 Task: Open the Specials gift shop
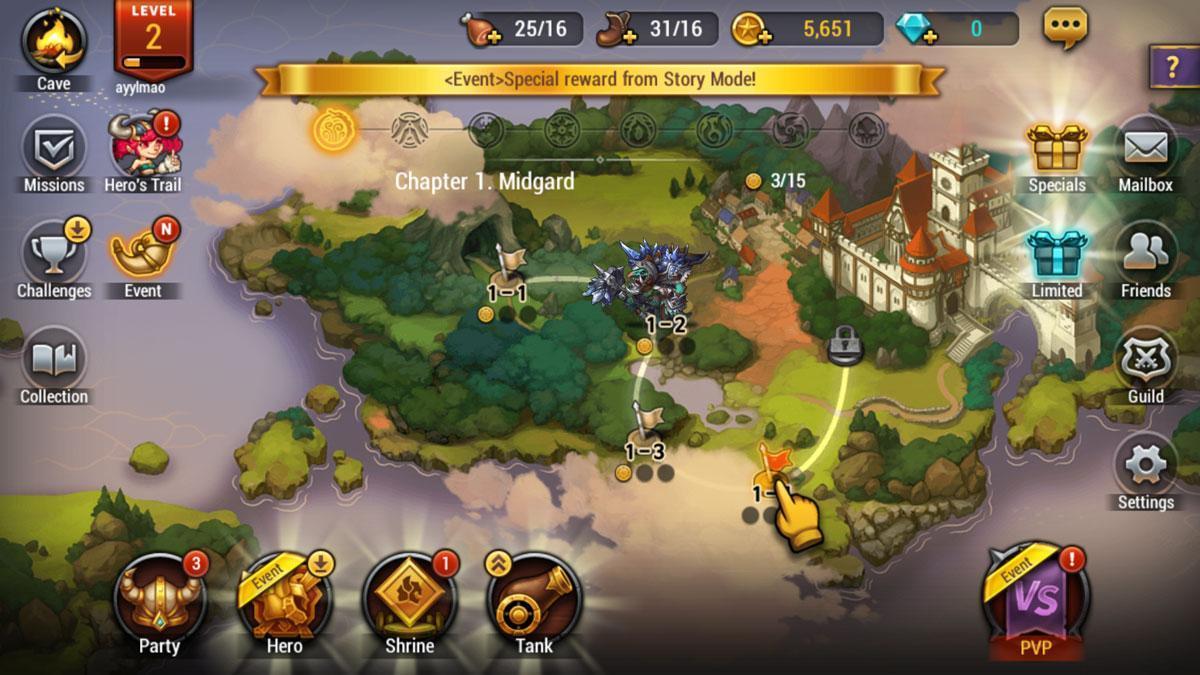[x=1058, y=150]
